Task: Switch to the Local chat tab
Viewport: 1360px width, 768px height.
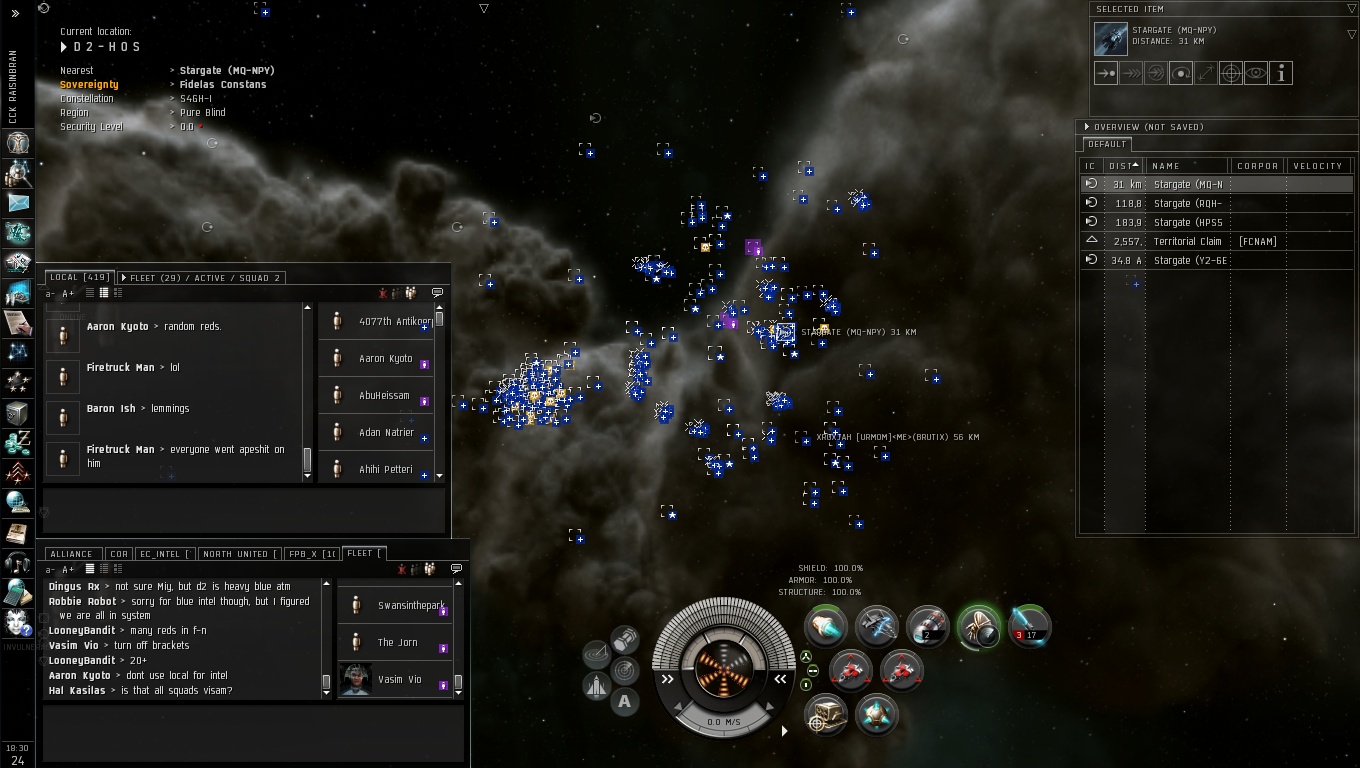Action: pyautogui.click(x=77, y=277)
